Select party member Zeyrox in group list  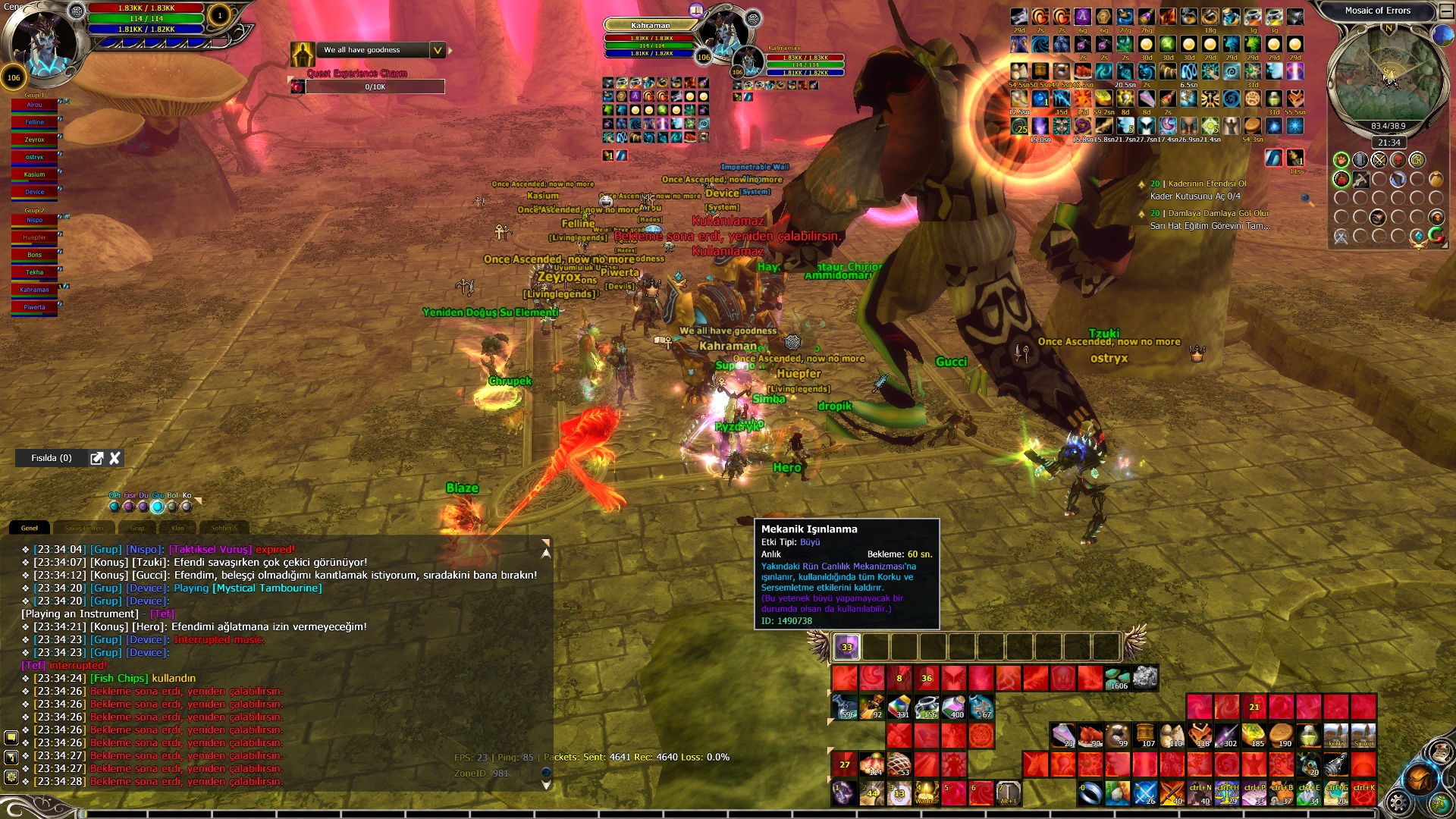point(34,140)
